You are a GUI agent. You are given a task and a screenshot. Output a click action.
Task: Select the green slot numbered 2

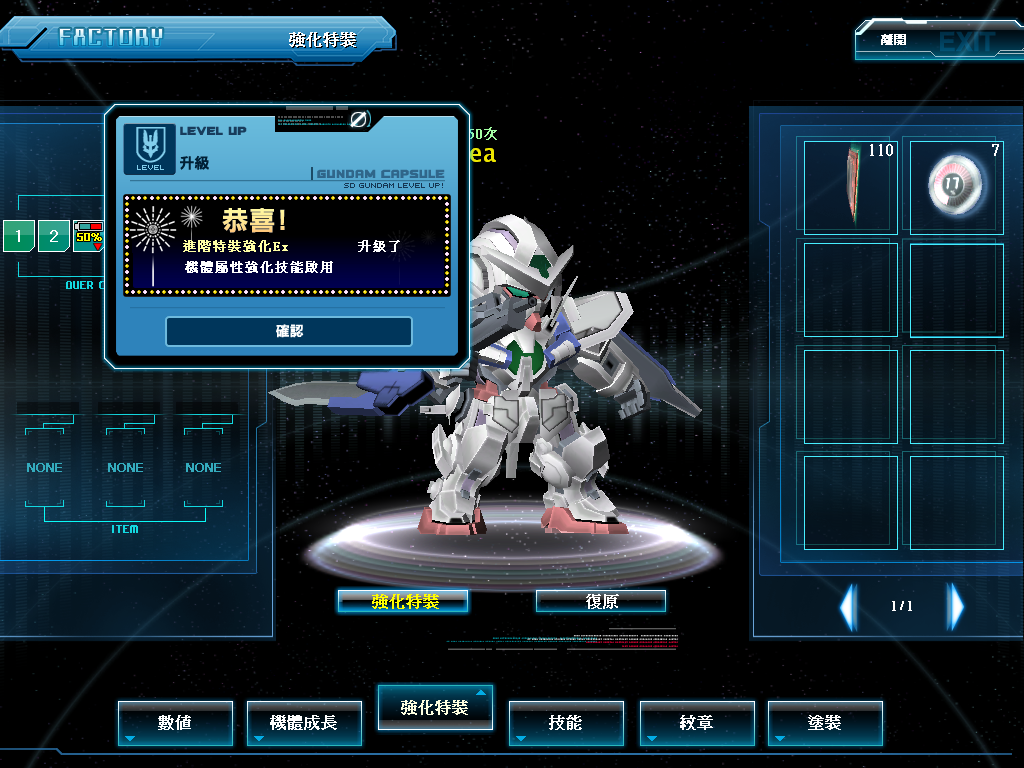54,237
